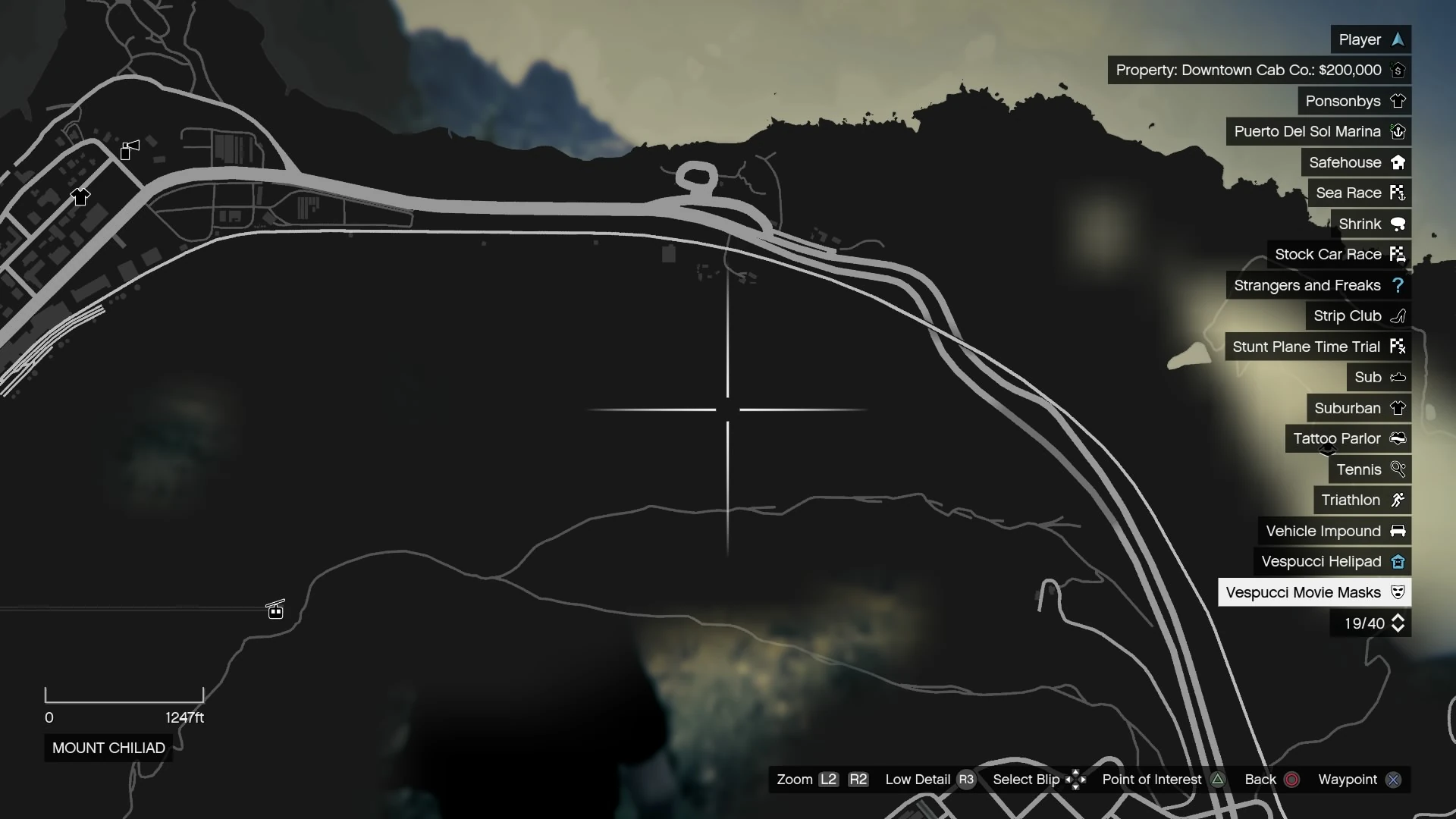Select the Safehouse house icon in the legend

point(1398,162)
